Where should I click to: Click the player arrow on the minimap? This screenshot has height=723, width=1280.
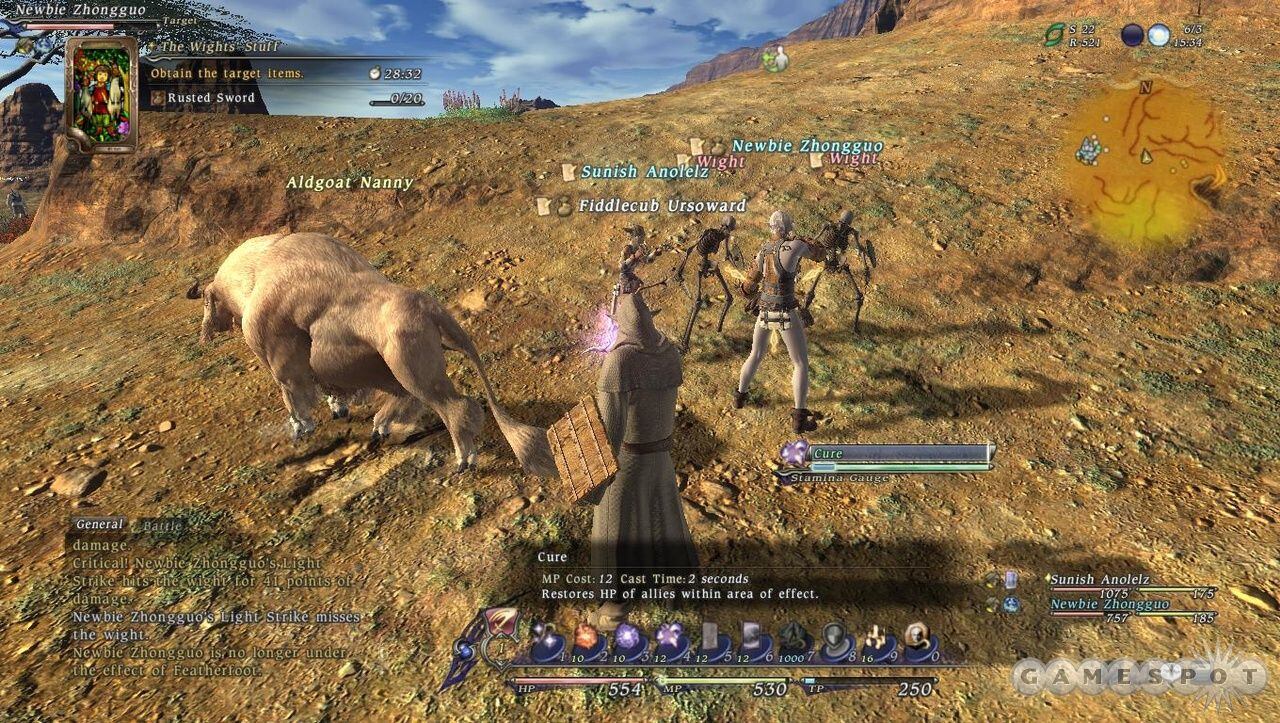(x=1147, y=156)
